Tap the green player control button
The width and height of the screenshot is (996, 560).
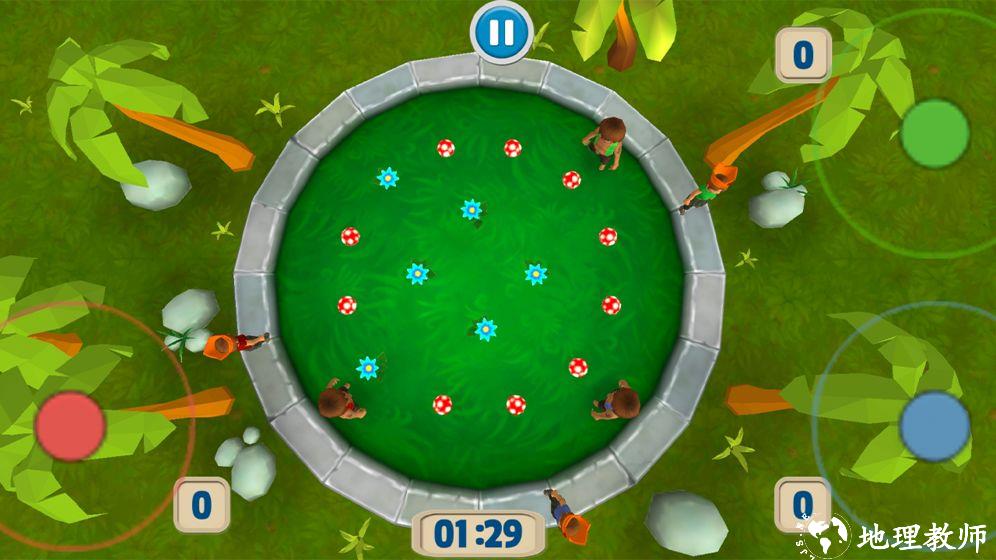(934, 133)
